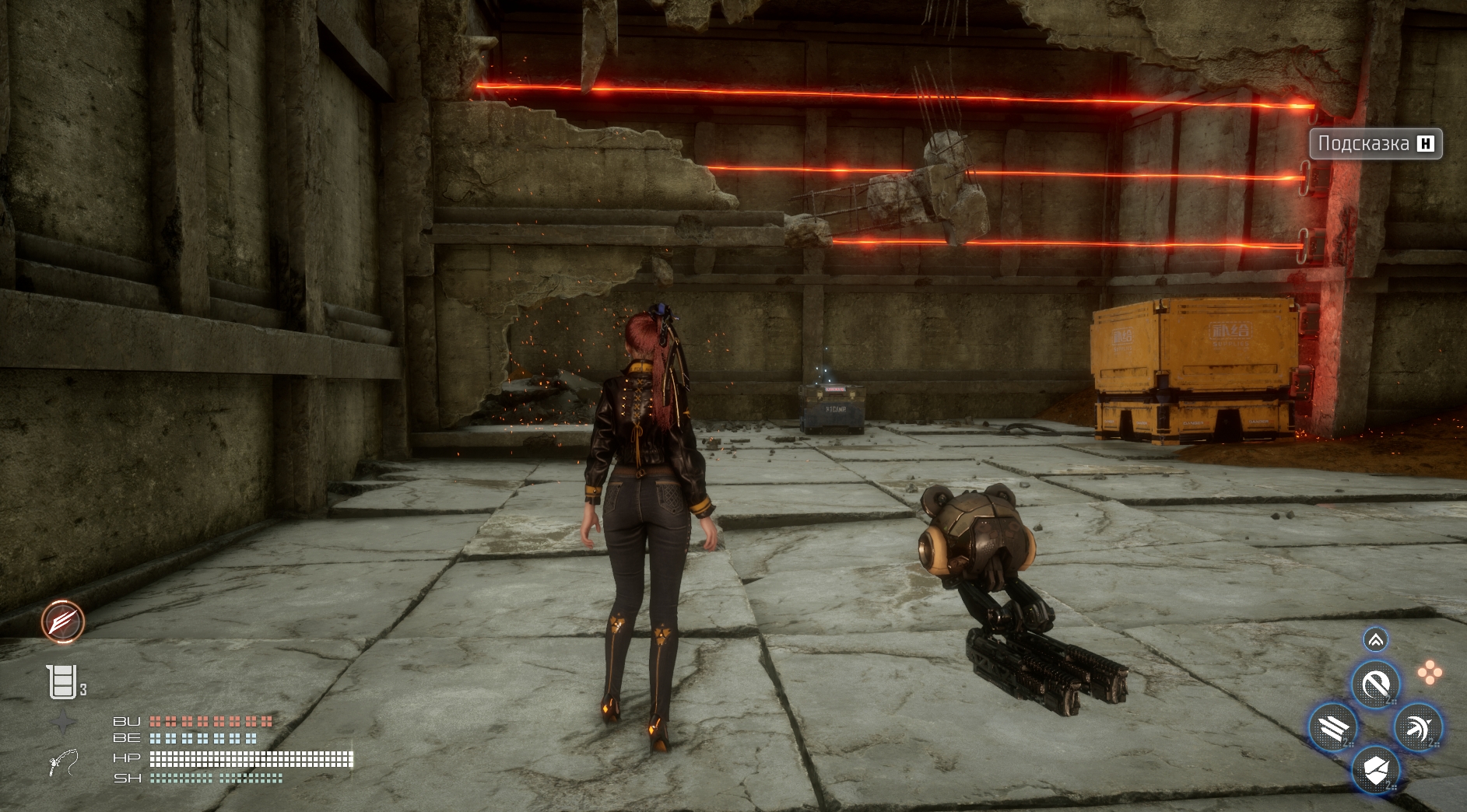Image resolution: width=1467 pixels, height=812 pixels.
Task: Select the grey four-point star item
Action: (x=63, y=723)
